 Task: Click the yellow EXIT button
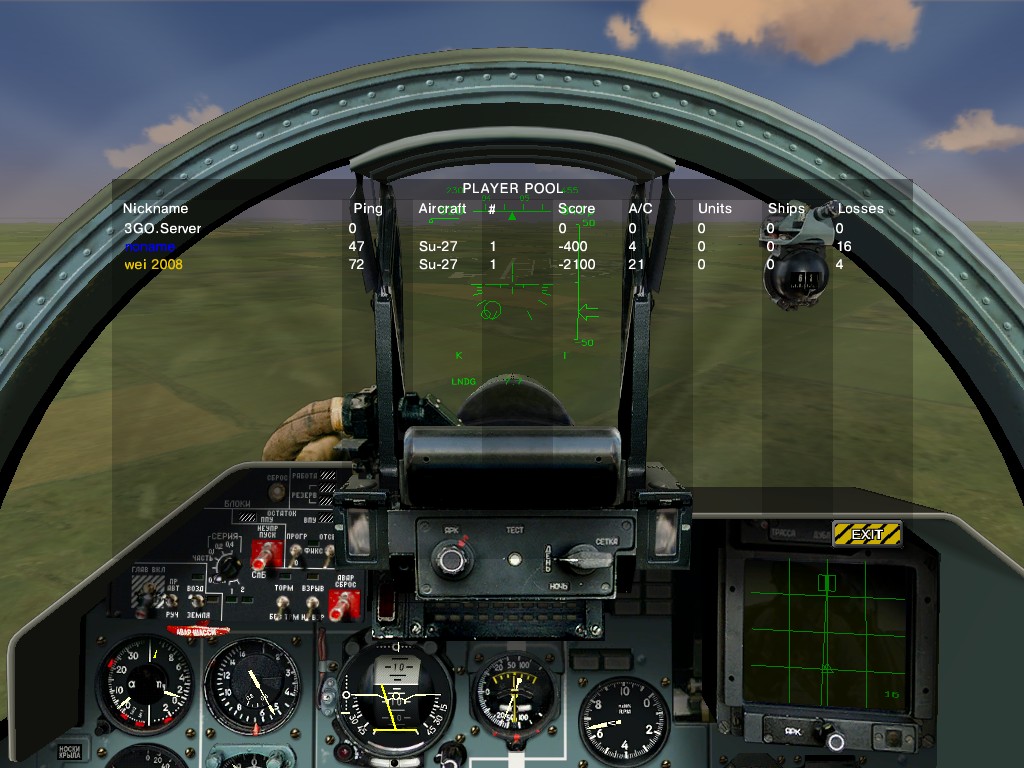(867, 534)
